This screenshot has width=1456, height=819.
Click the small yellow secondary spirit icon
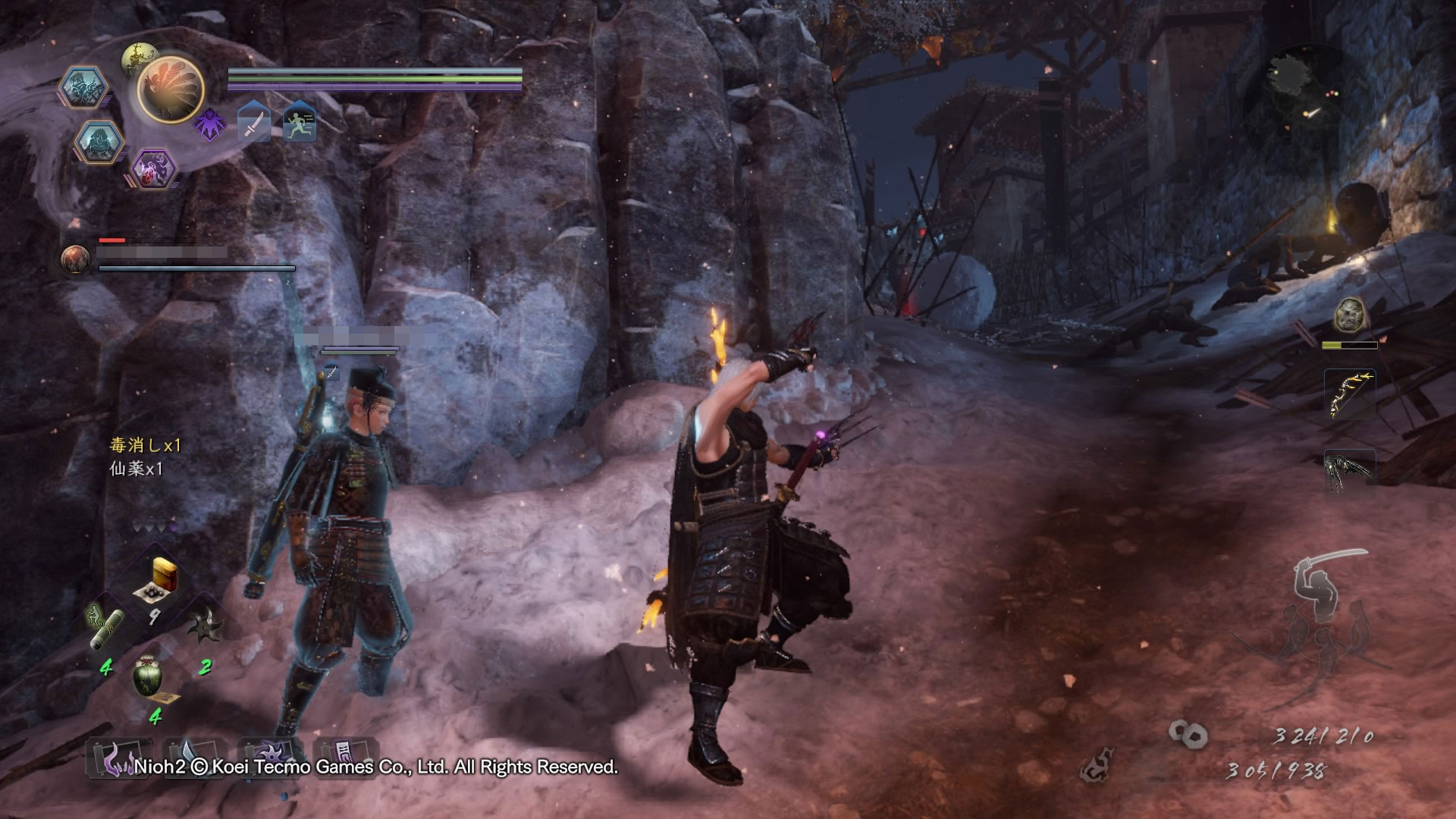(x=139, y=56)
